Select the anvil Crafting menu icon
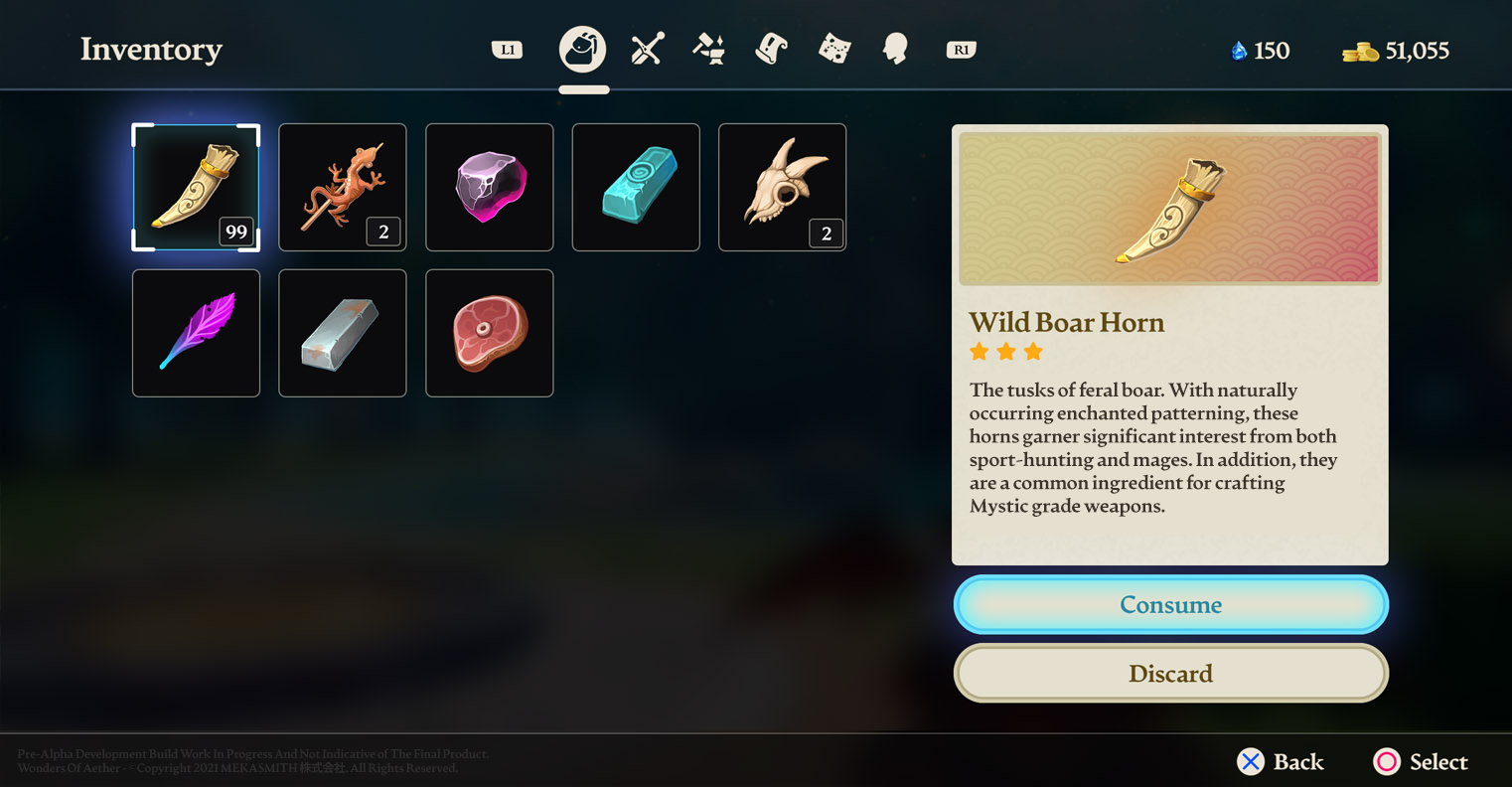Viewport: 1512px width, 787px height. (708, 48)
